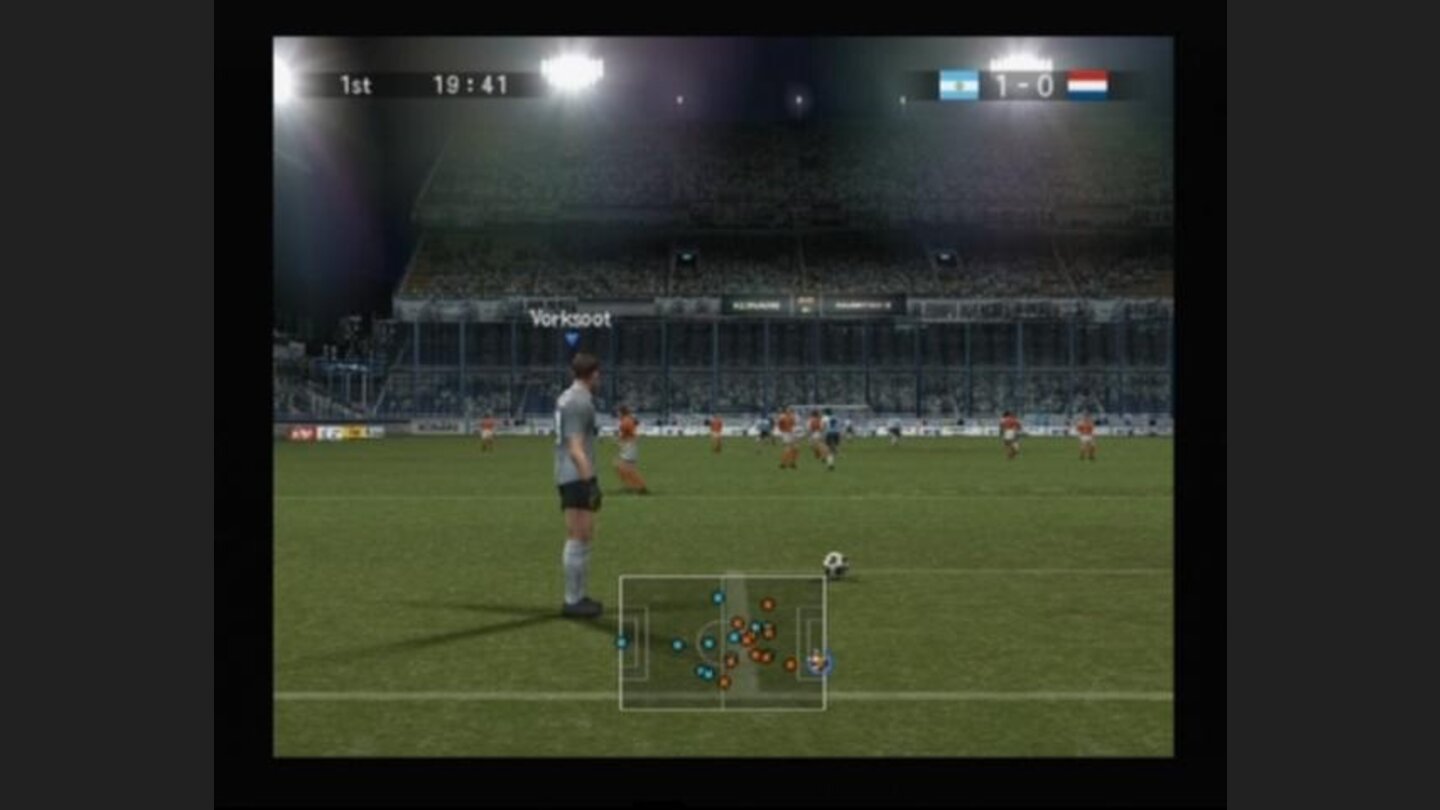Screen dimensions: 1440x810
Task: Select the 1st half label in the HUD
Action: 359,85
